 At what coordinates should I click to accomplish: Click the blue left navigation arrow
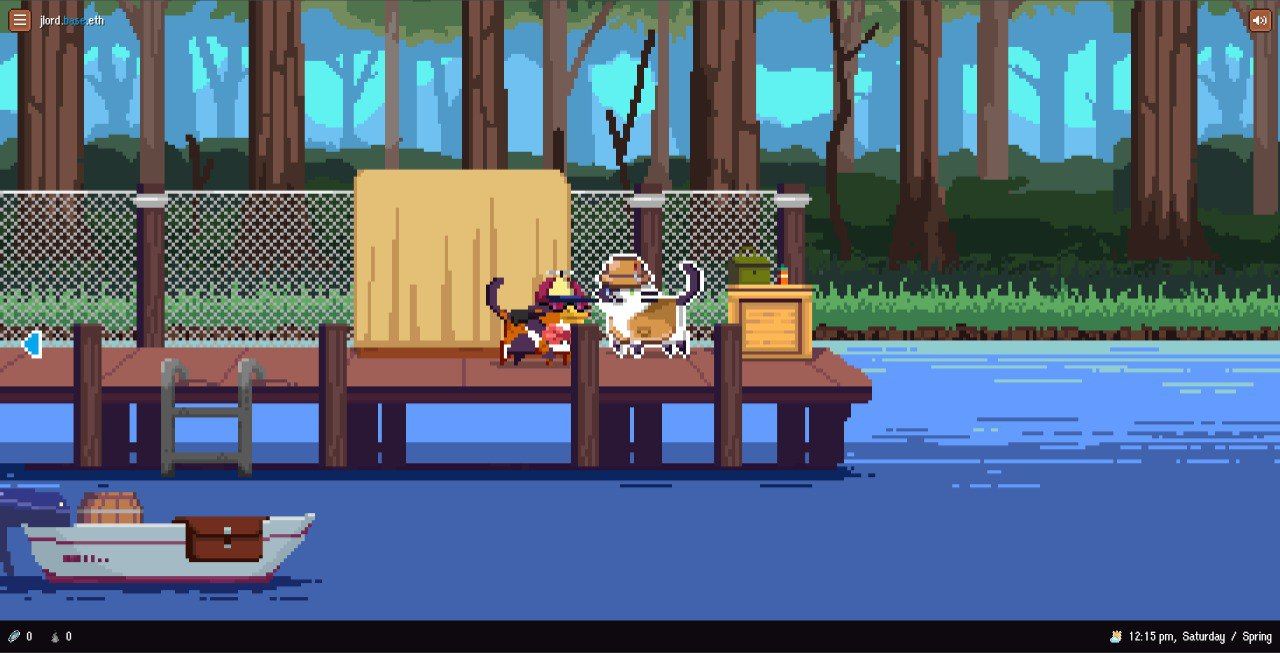(32, 345)
